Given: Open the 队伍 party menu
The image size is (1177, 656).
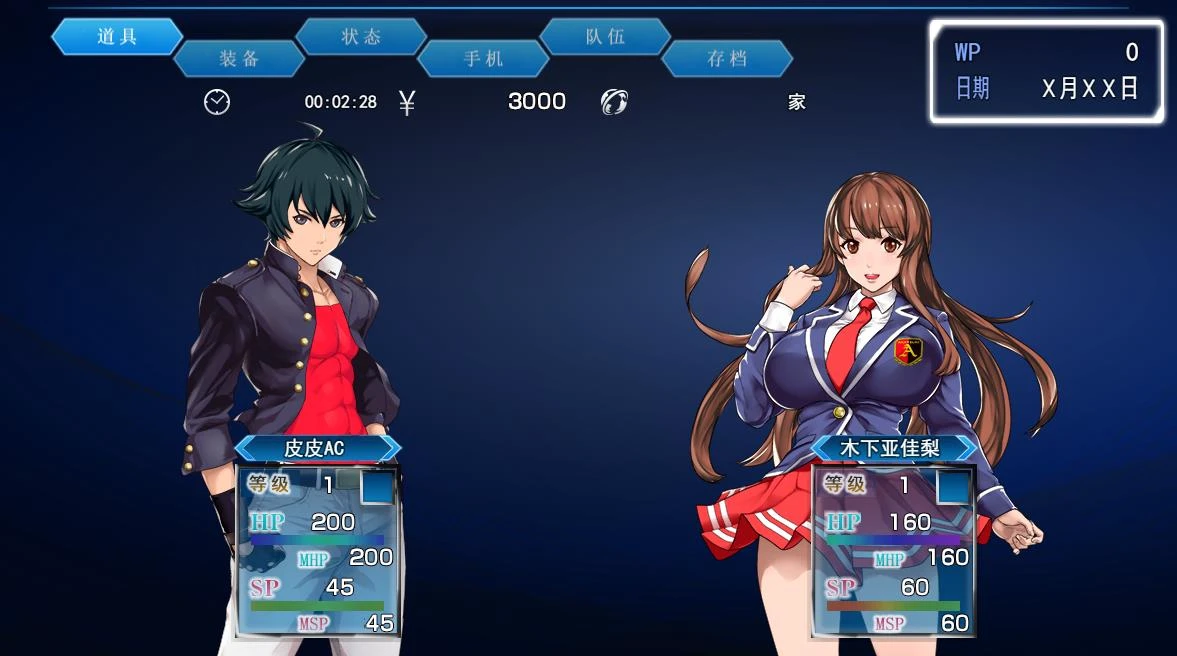Looking at the screenshot, I should (x=605, y=37).
